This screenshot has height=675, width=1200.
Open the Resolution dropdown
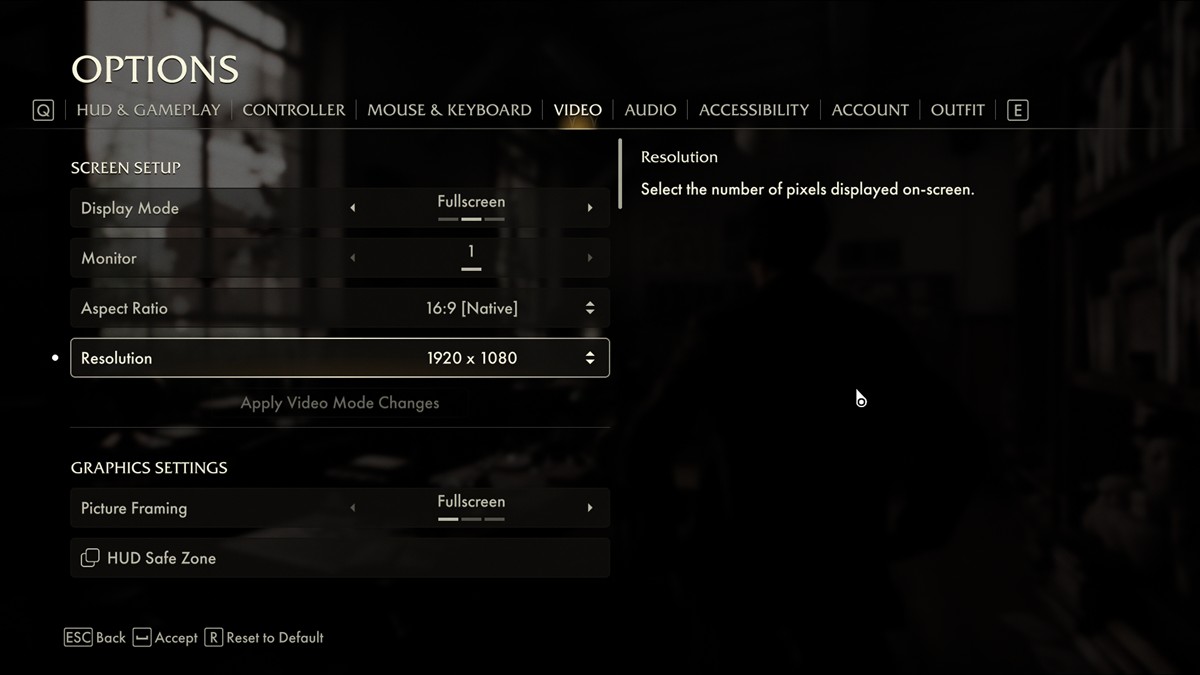pos(590,358)
